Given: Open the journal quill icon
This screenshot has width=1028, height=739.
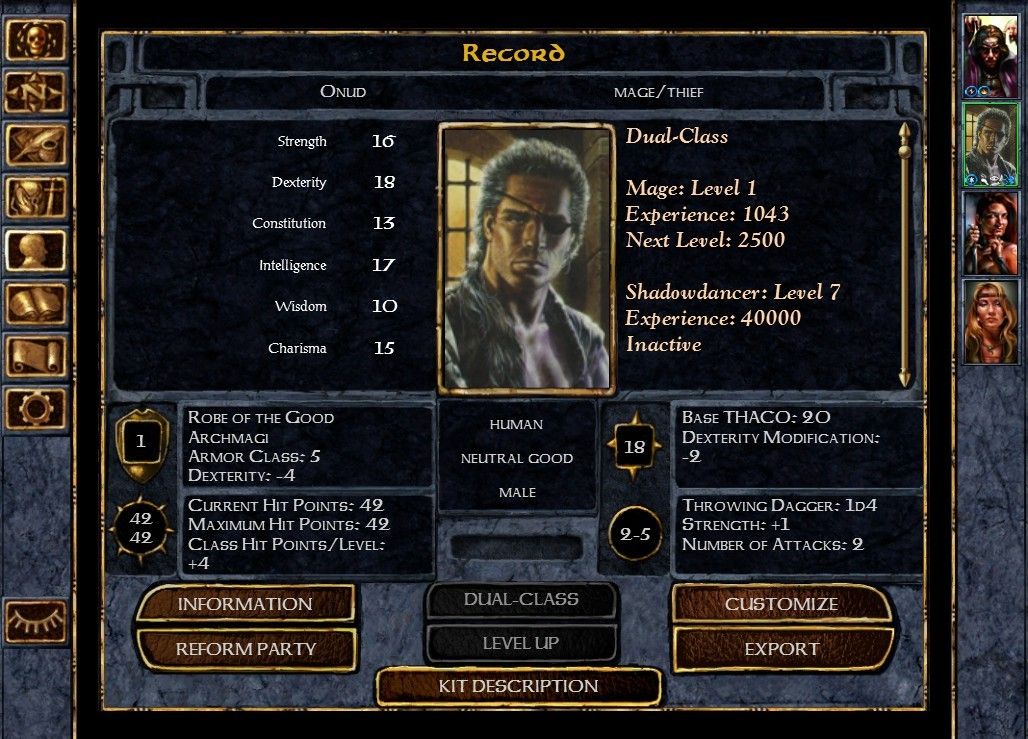Looking at the screenshot, I should point(35,145).
